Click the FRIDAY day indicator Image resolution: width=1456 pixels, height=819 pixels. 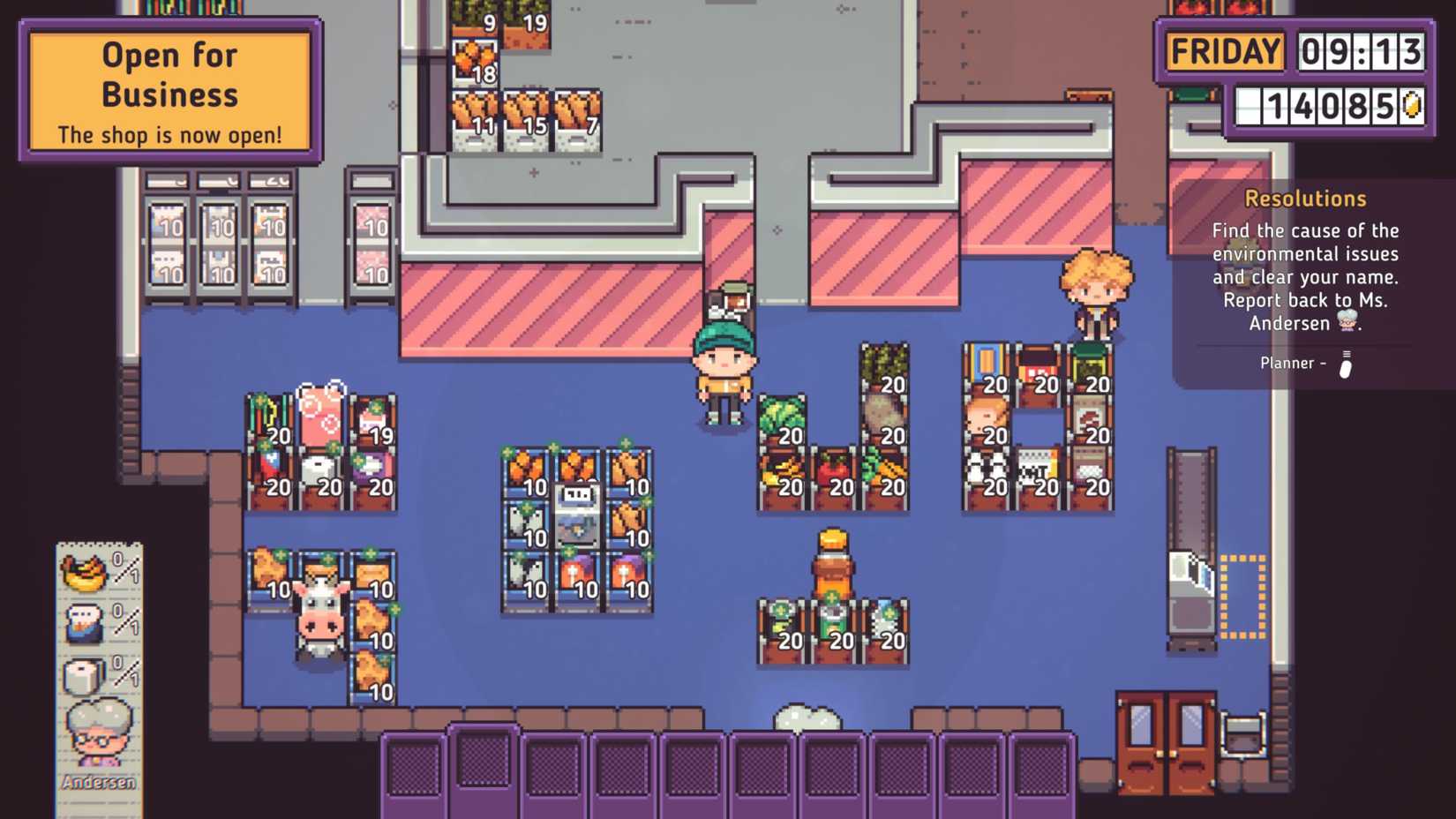pyautogui.click(x=1225, y=51)
